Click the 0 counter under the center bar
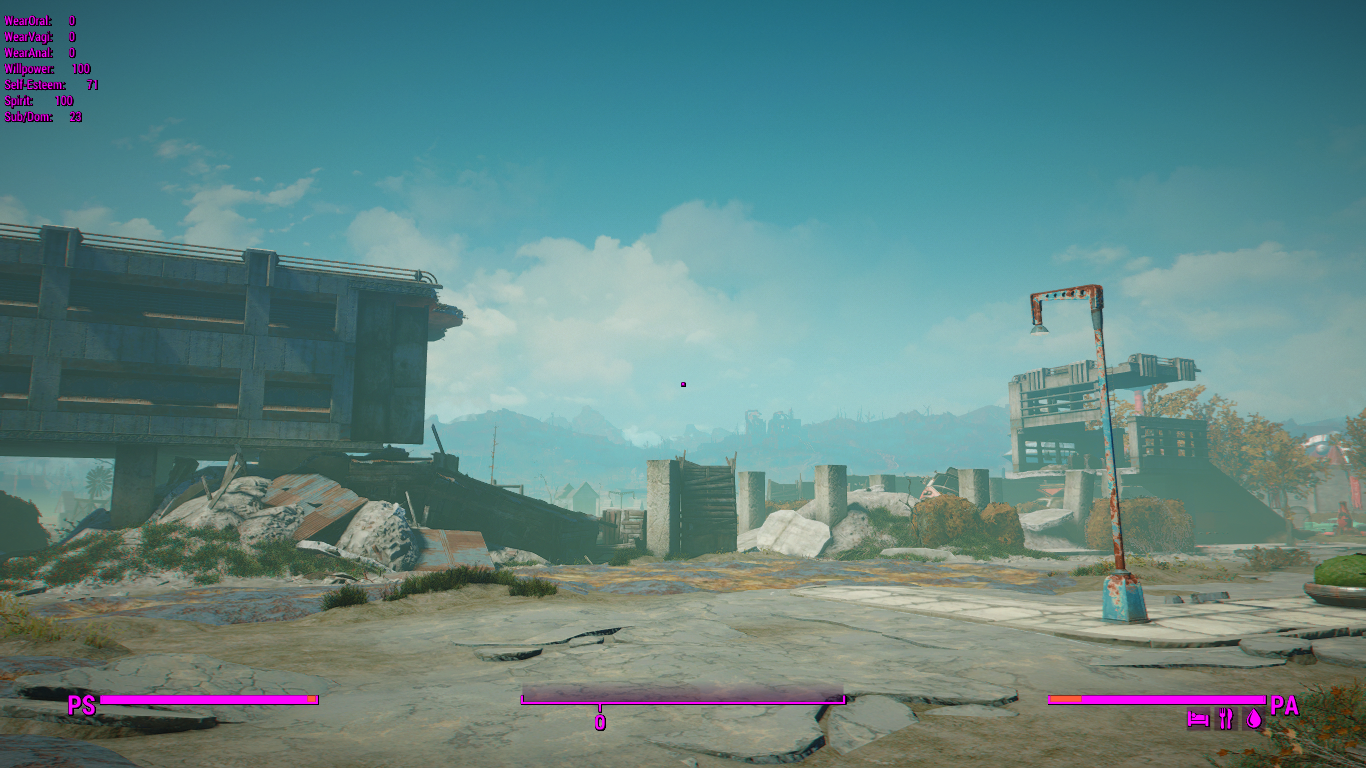 click(601, 720)
